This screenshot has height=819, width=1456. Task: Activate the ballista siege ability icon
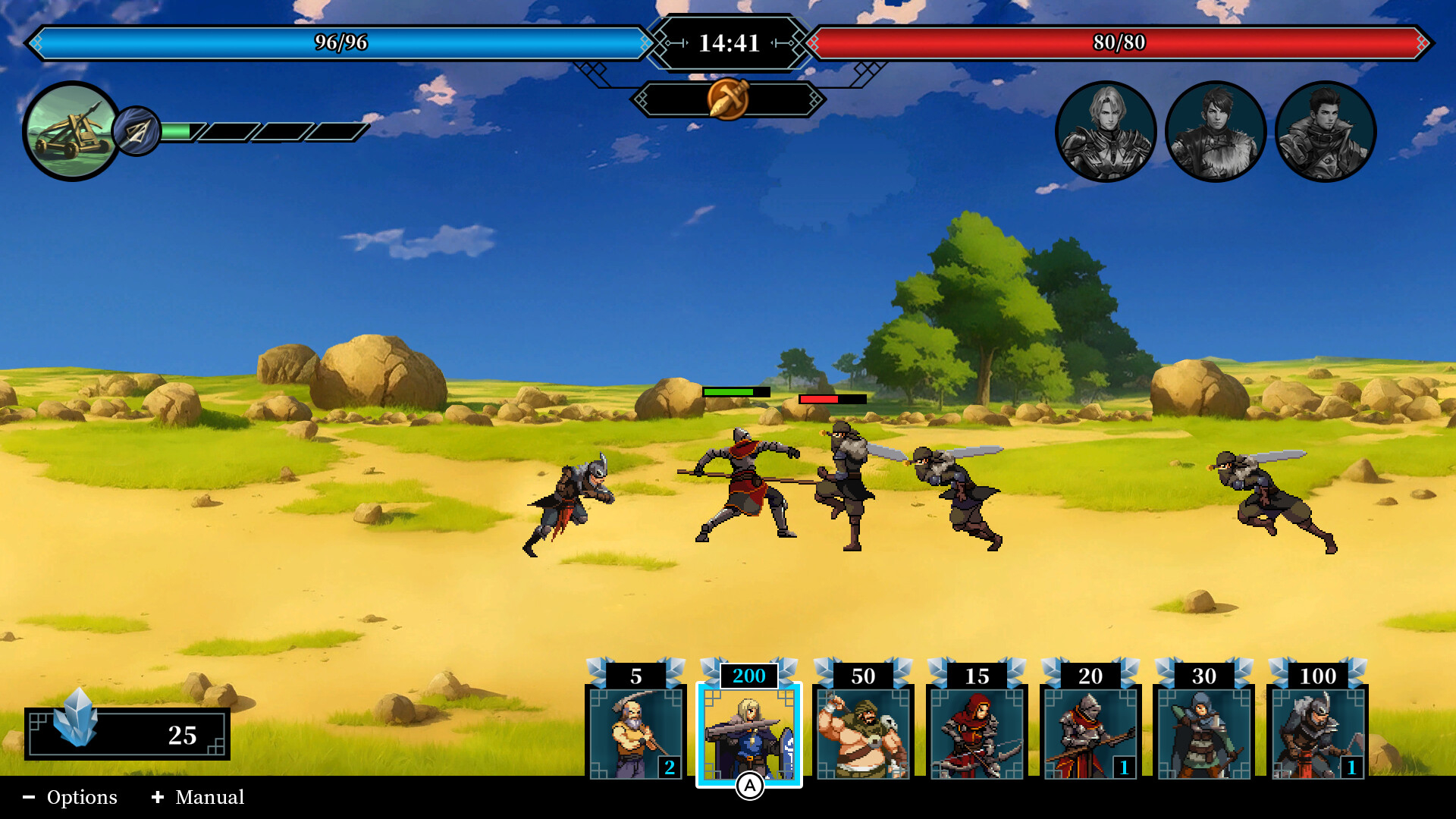[x=71, y=131]
